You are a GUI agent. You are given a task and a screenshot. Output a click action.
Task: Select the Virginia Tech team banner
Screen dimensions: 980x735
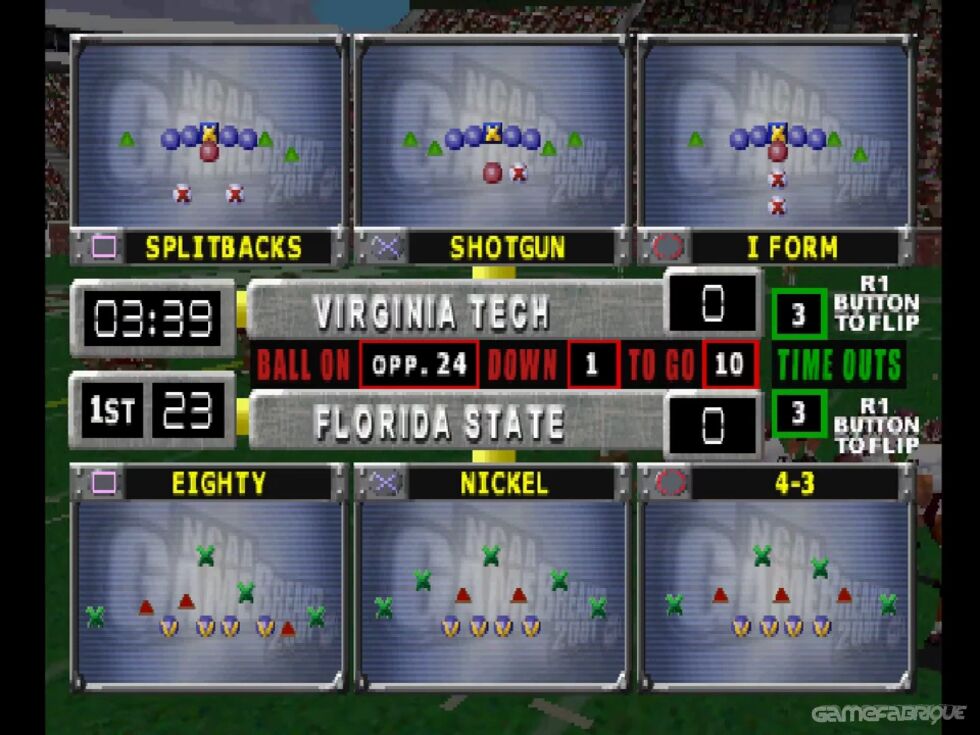click(x=455, y=312)
